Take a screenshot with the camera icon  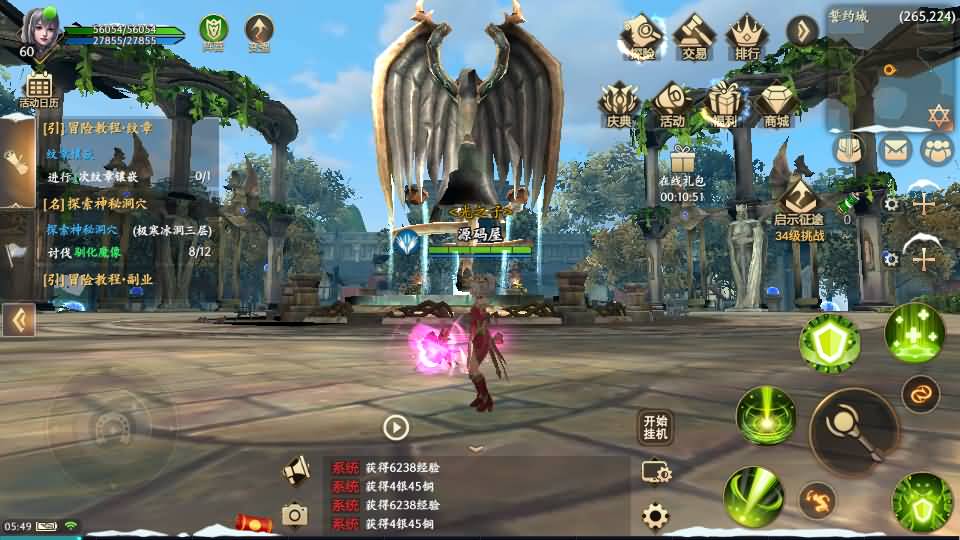[294, 514]
